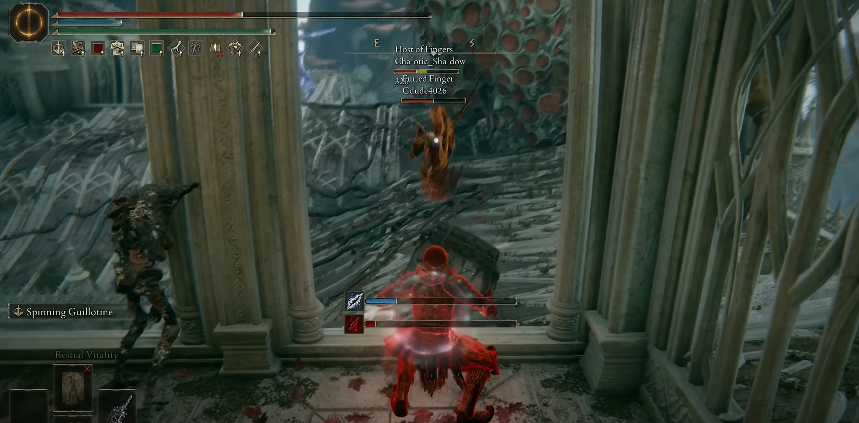
Task: Select the solid green square status icon
Action: [157, 47]
